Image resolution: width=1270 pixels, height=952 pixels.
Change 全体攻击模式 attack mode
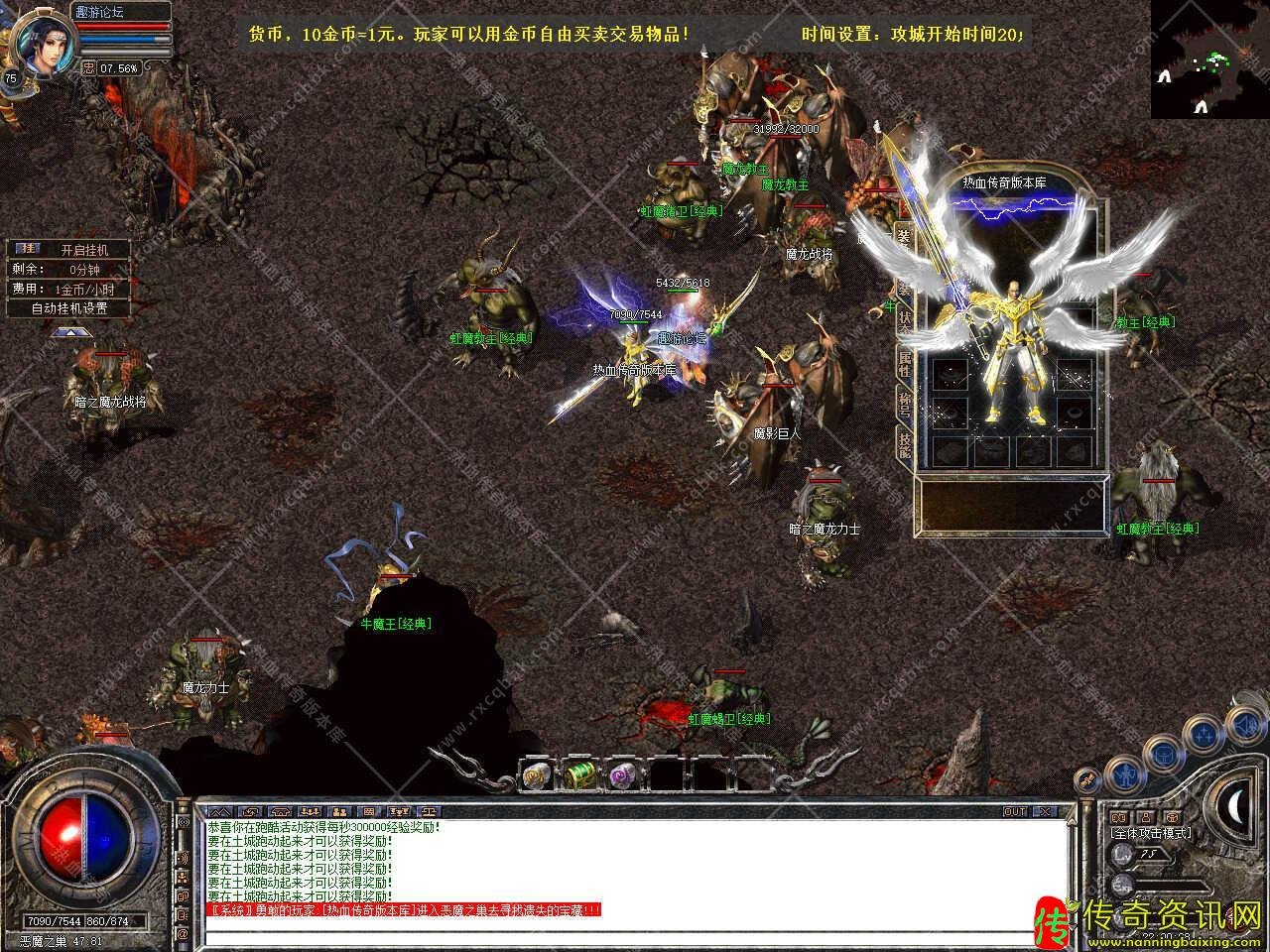pyautogui.click(x=1151, y=833)
